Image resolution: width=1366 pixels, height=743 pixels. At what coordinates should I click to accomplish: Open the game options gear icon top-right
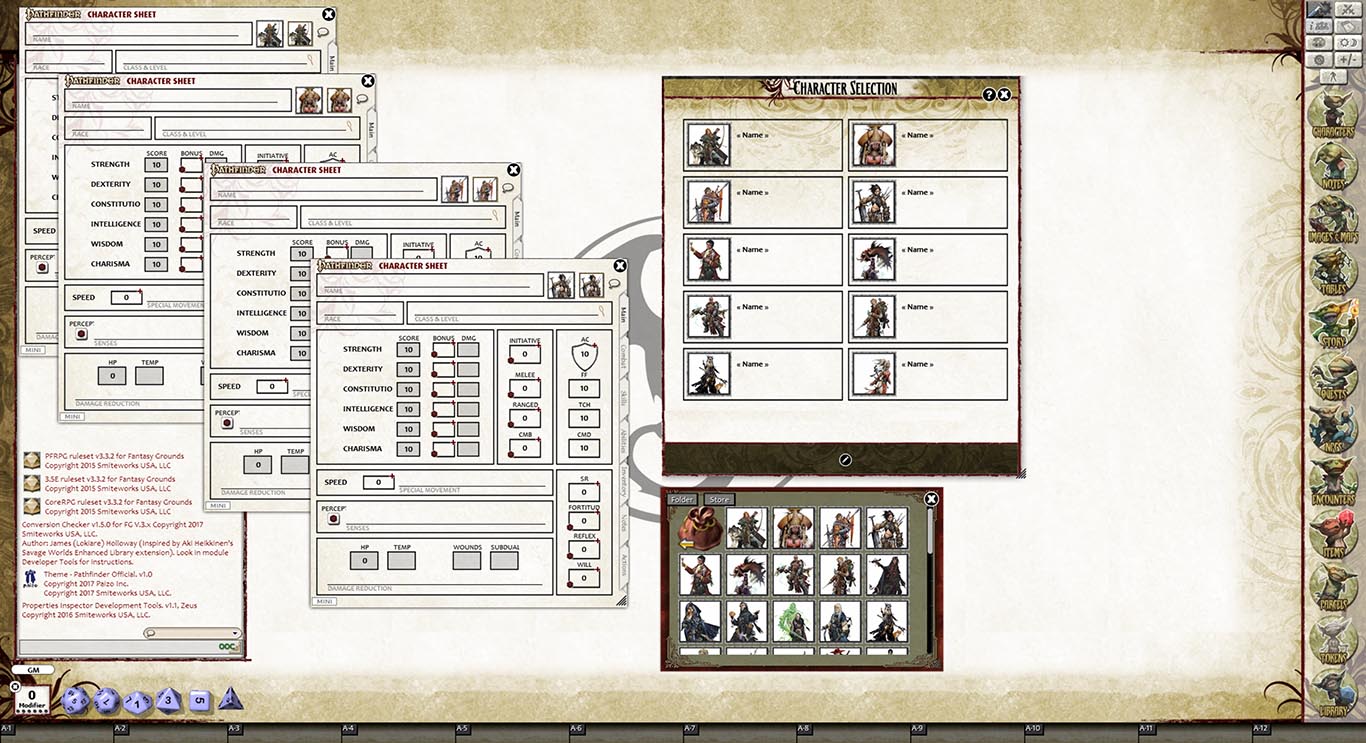pos(1318,59)
